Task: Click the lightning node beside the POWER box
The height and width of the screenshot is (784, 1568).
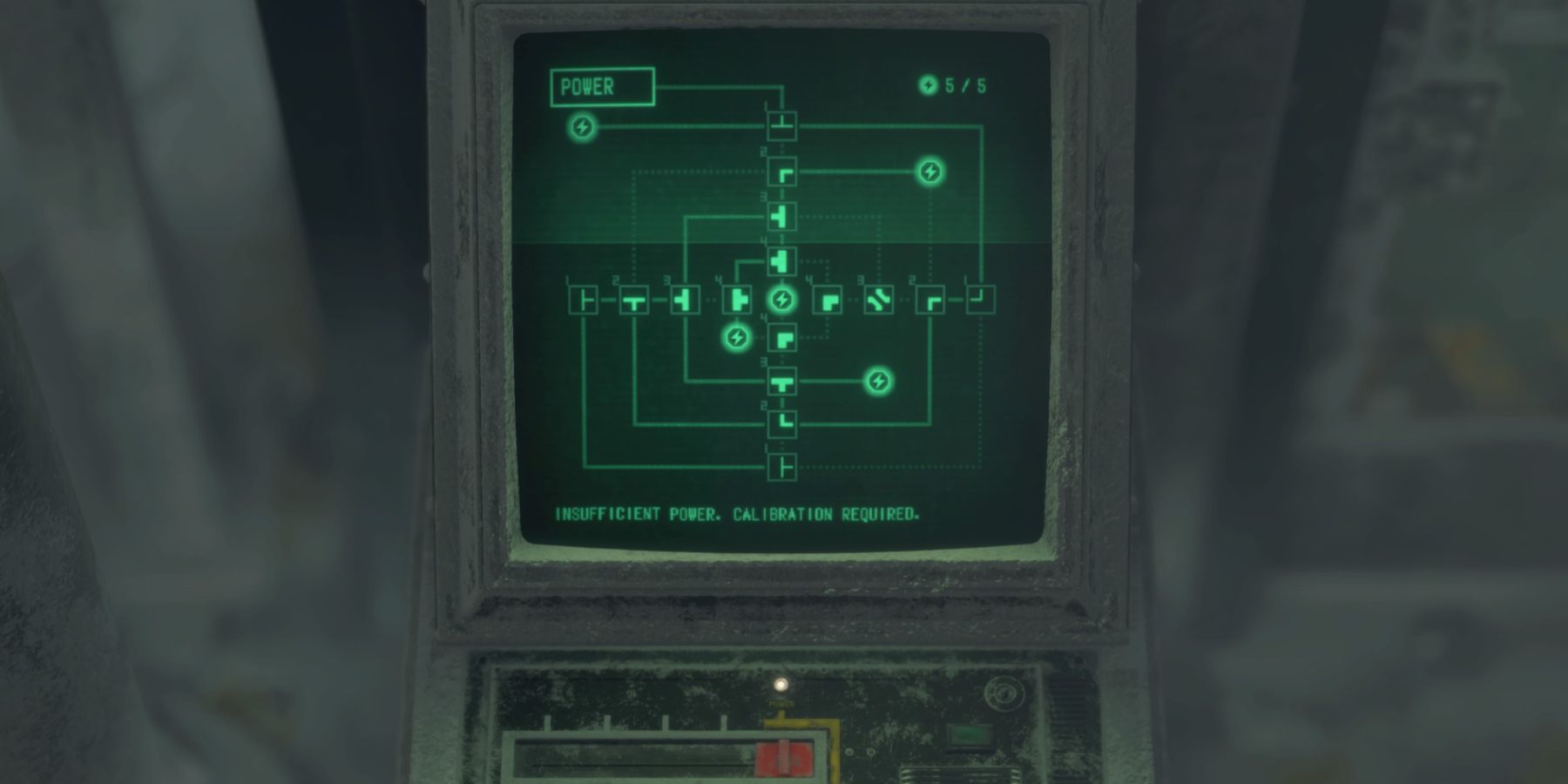Action: coord(582,127)
